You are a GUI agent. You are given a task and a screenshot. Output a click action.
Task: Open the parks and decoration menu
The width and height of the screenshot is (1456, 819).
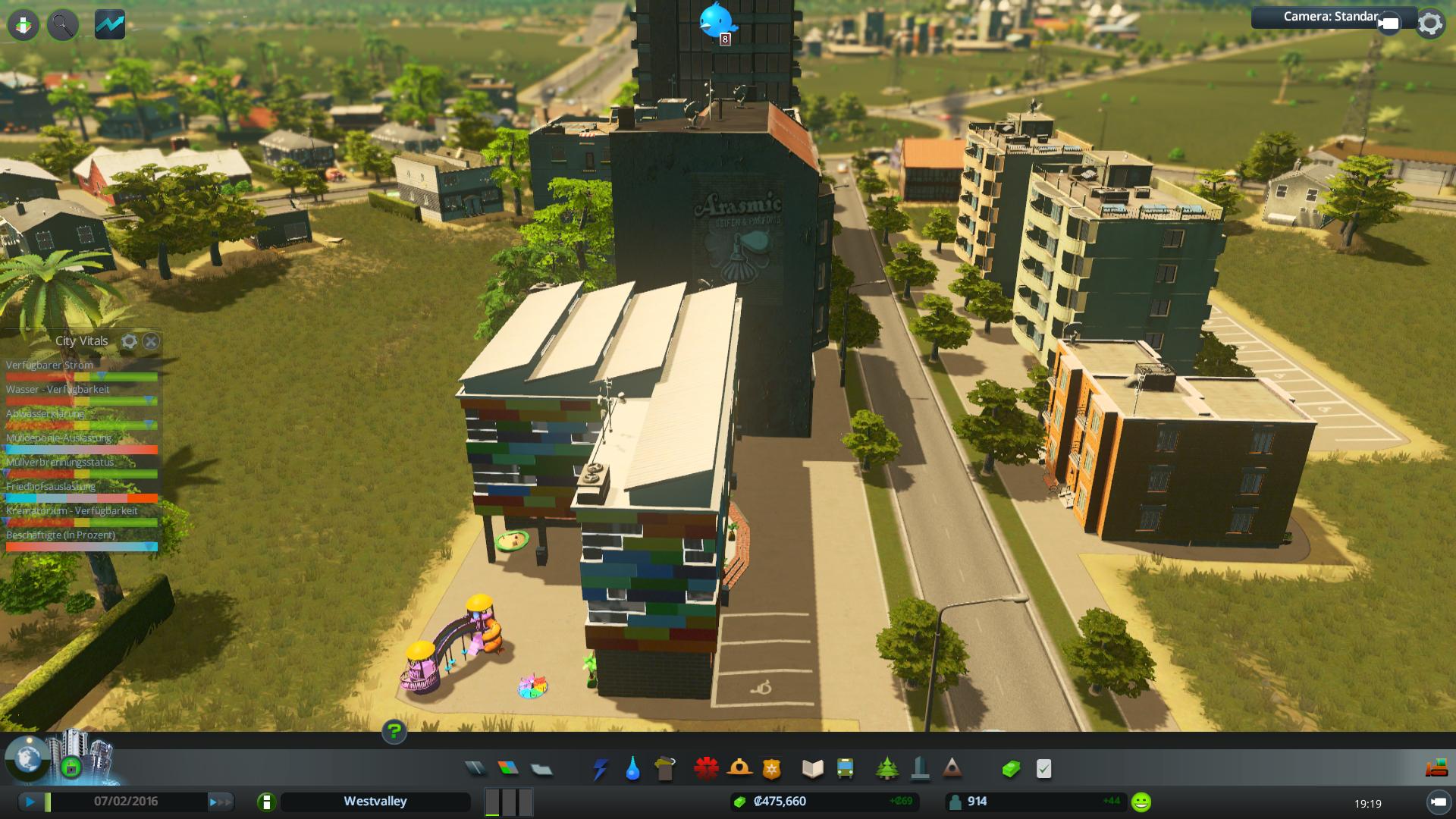[886, 769]
